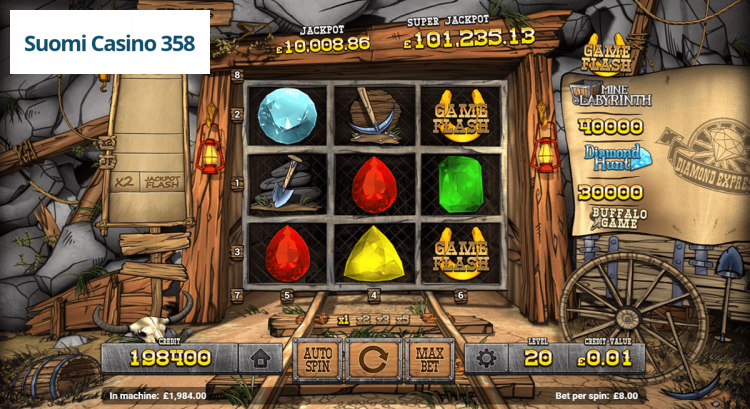Open the gear settings
Image resolution: width=750 pixels, height=409 pixels.
click(486, 358)
